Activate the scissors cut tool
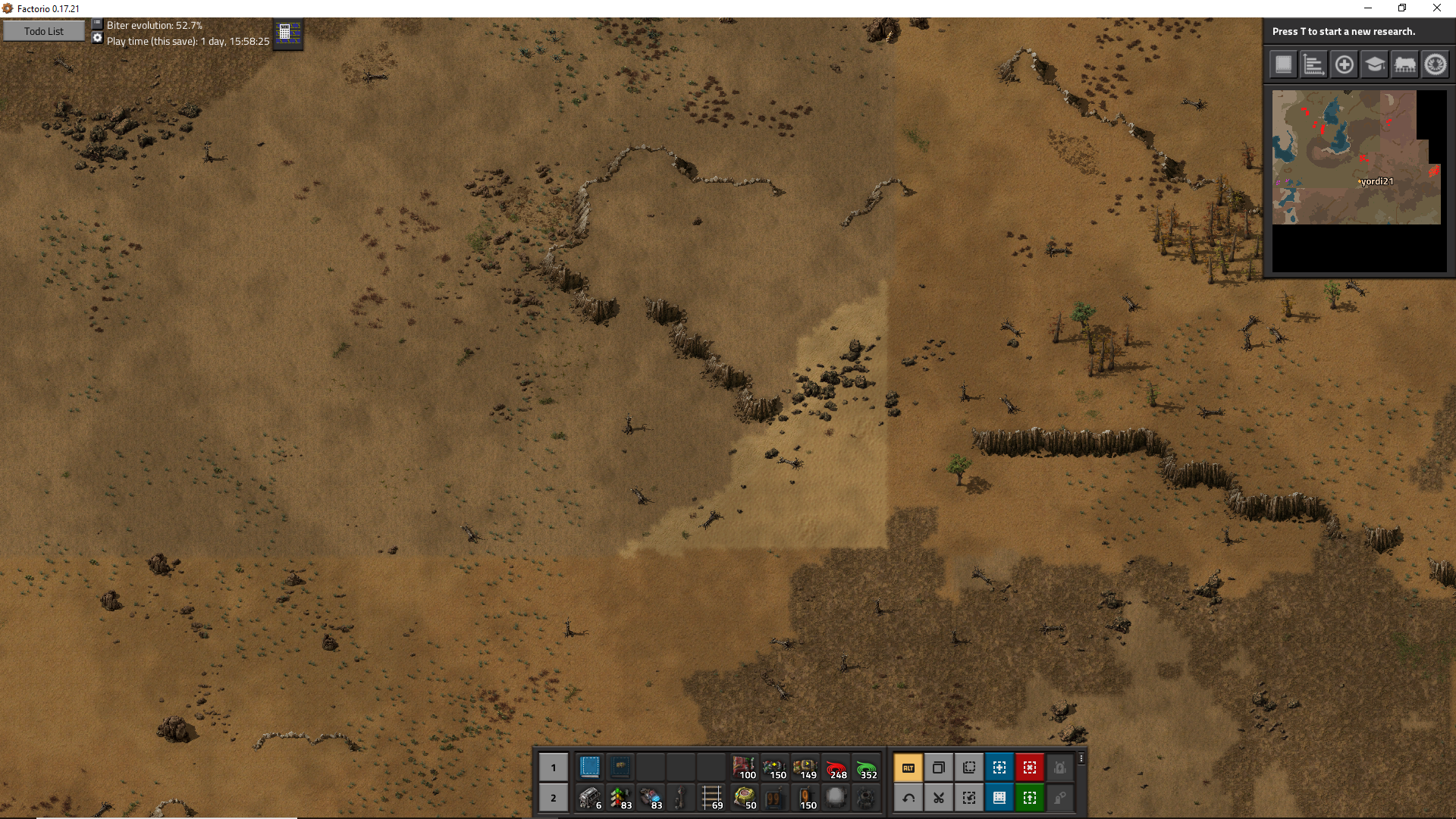 click(939, 798)
